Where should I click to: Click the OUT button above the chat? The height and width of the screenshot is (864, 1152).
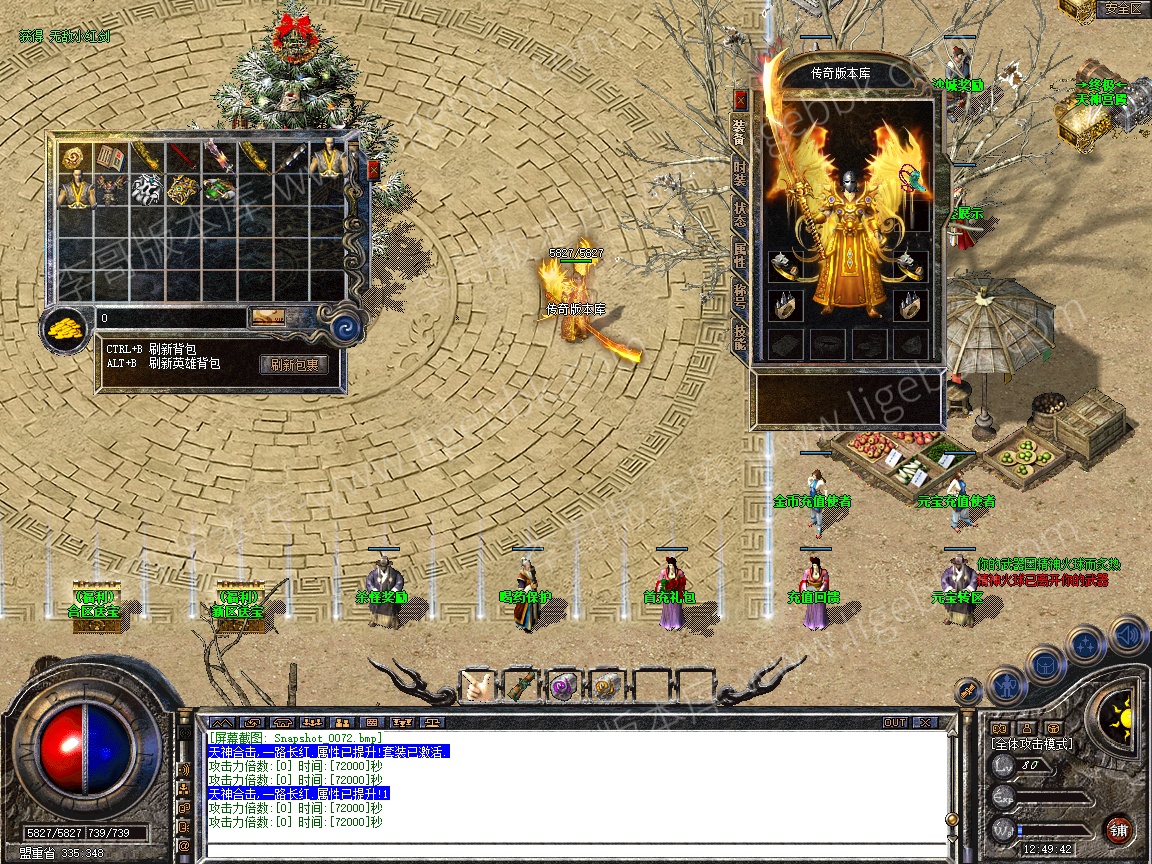[x=894, y=722]
